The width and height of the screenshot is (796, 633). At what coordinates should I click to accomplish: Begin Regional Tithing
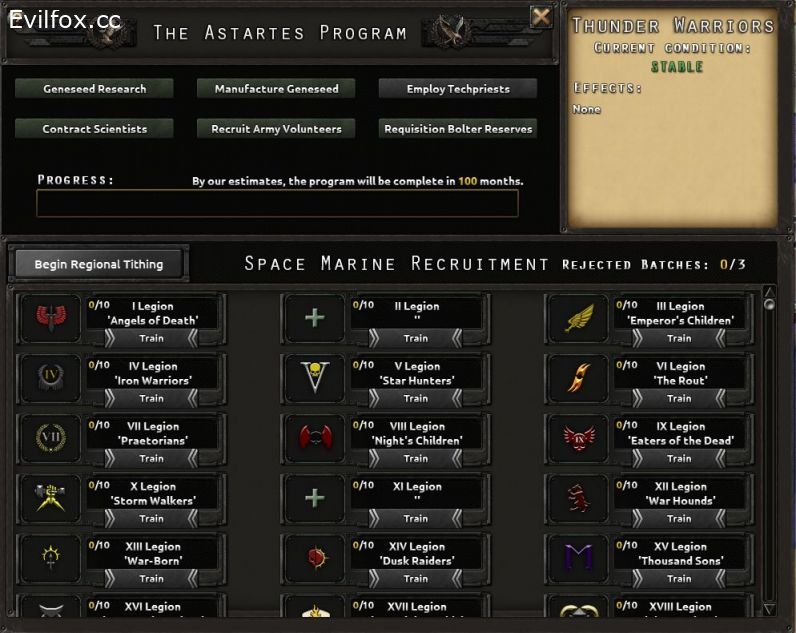pyautogui.click(x=98, y=264)
